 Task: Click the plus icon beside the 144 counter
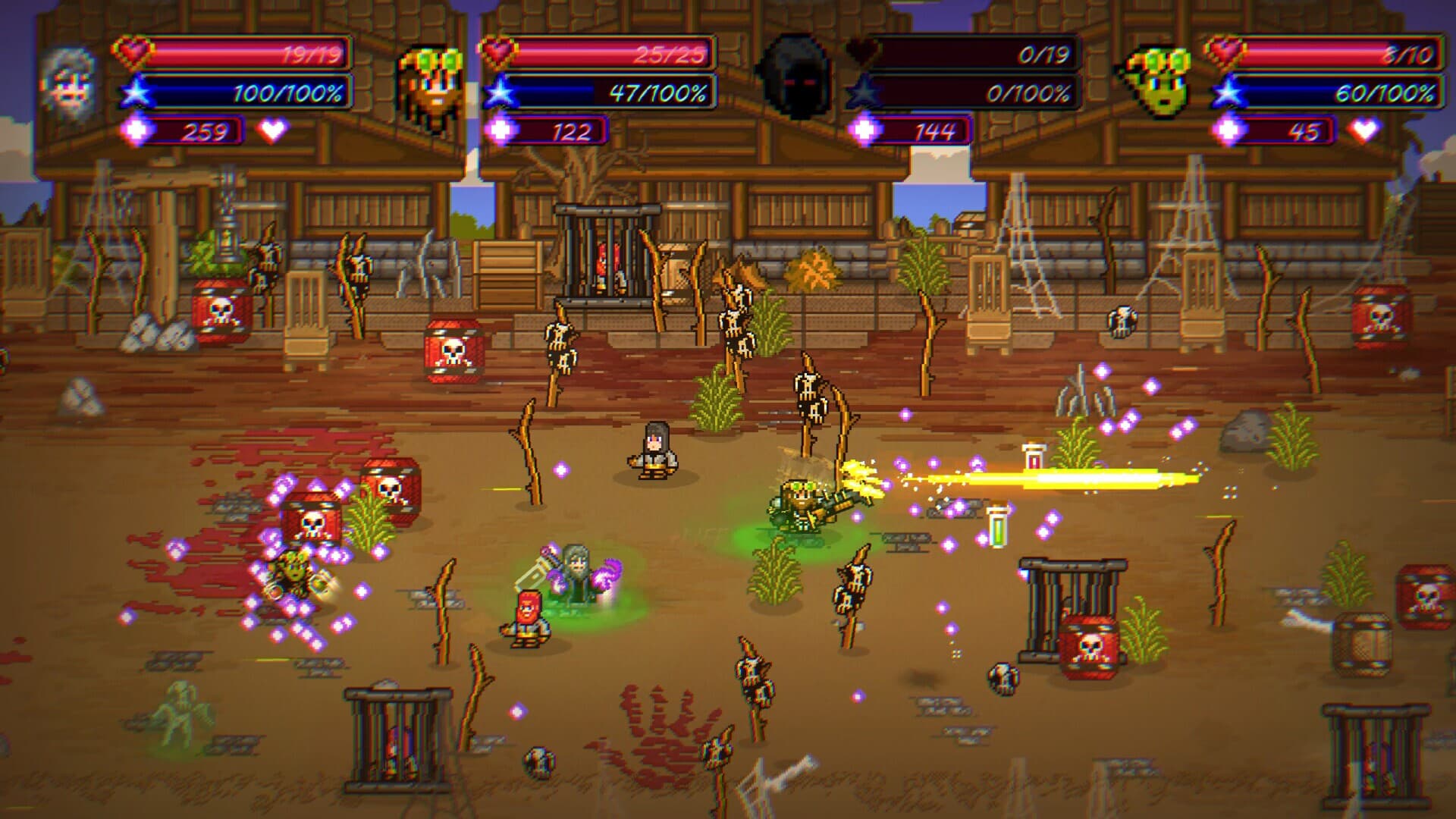coord(864,130)
